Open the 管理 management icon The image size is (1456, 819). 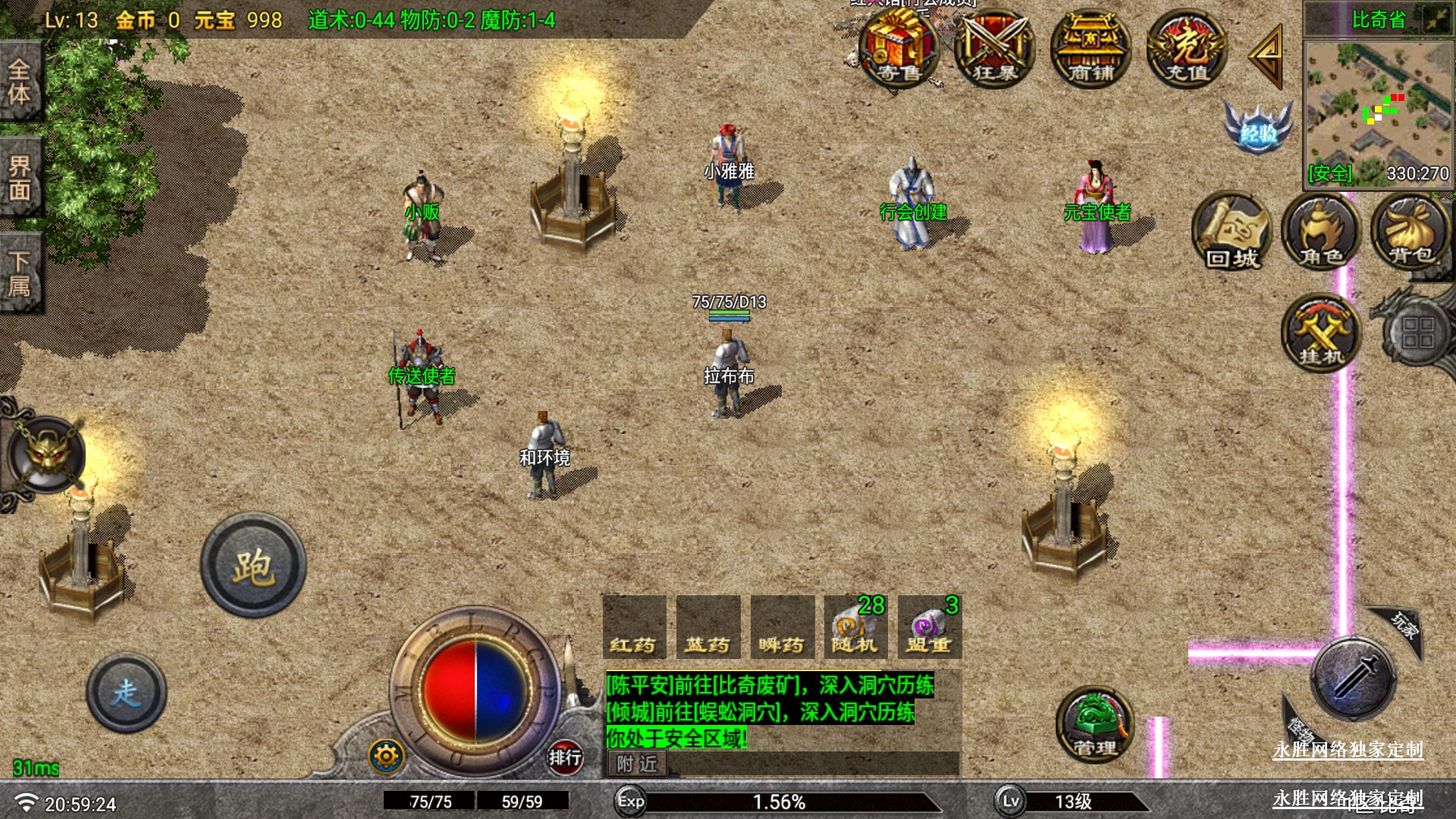(1094, 726)
